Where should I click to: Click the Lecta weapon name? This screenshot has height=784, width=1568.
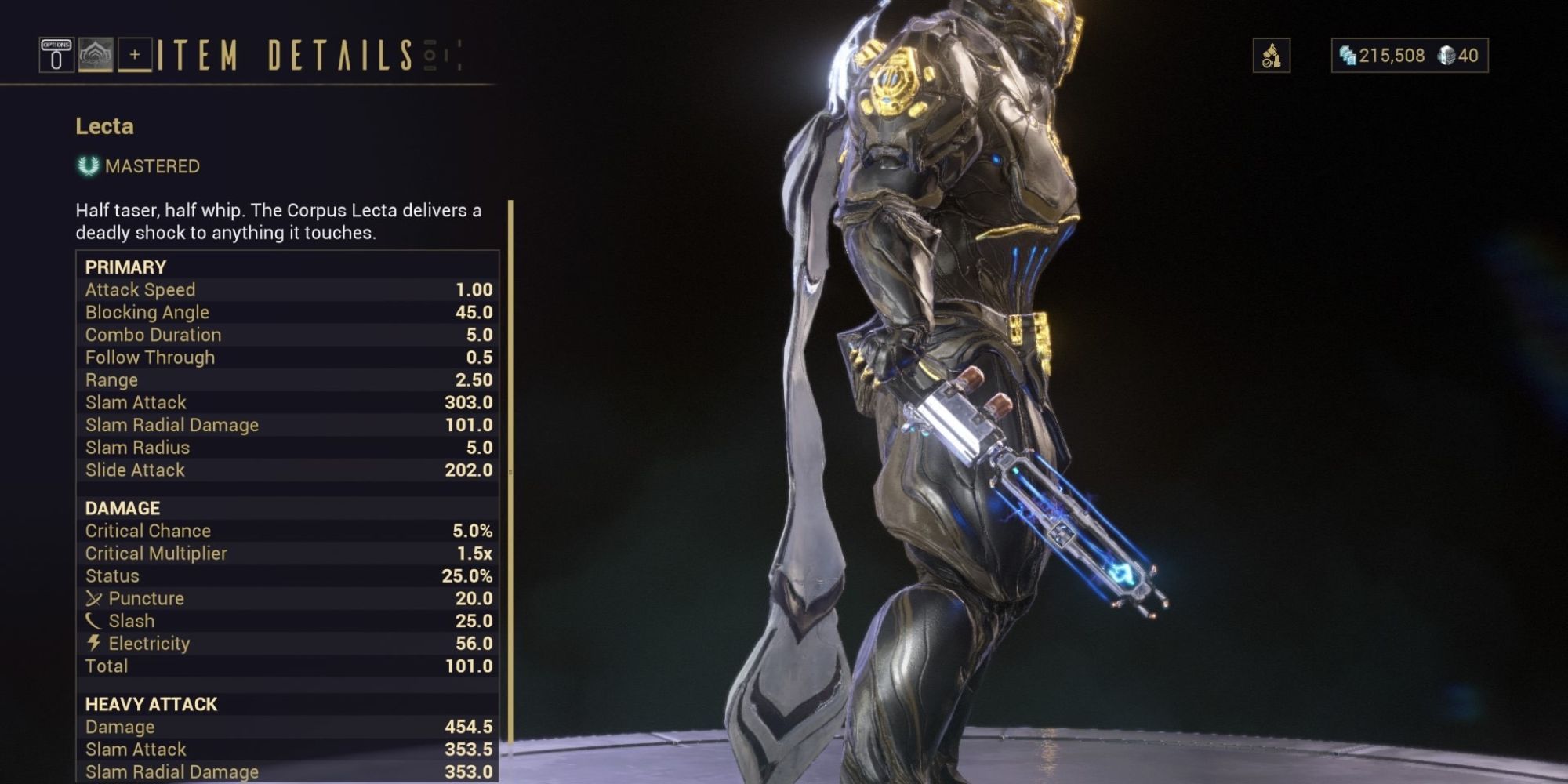click(102, 124)
